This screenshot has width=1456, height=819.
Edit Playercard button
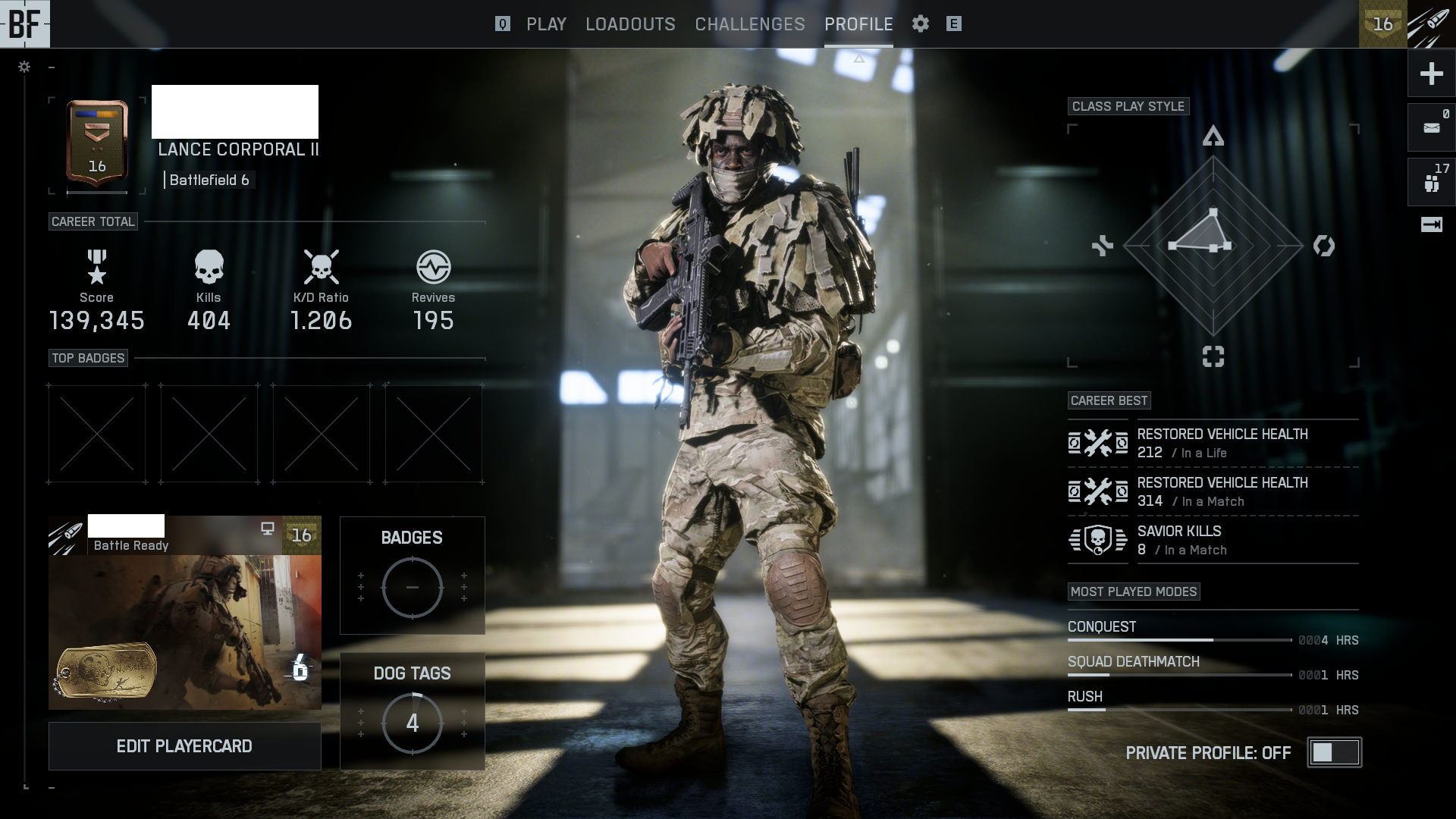[184, 746]
